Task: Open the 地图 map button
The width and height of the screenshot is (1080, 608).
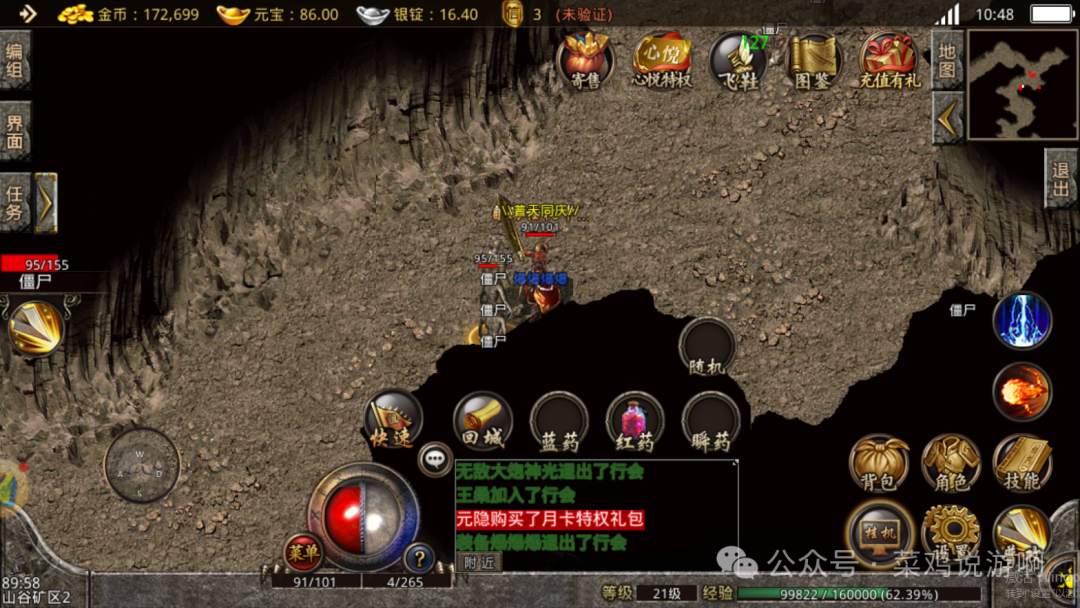Action: pos(947,60)
